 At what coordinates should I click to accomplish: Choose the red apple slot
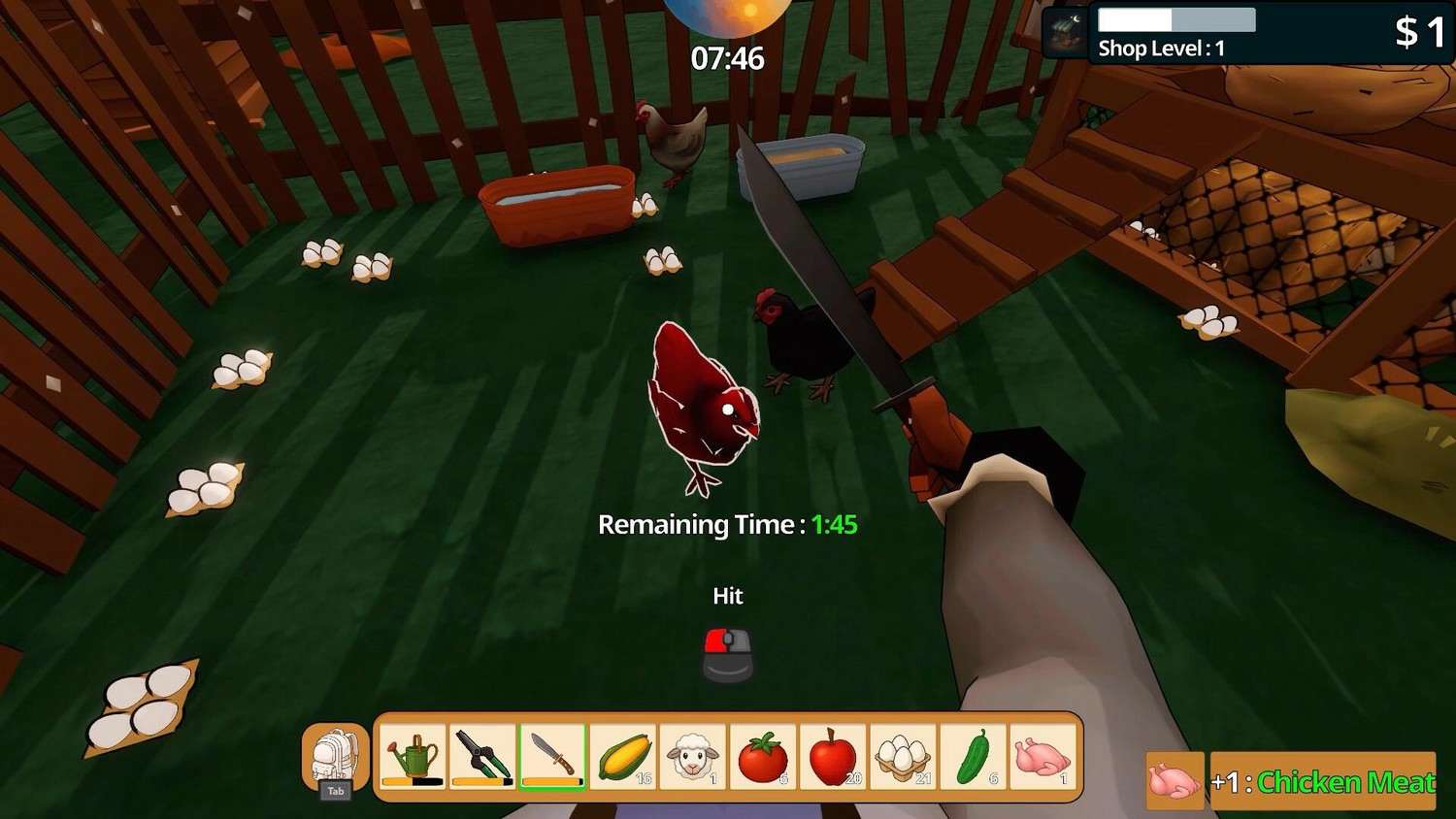pyautogui.click(x=833, y=757)
